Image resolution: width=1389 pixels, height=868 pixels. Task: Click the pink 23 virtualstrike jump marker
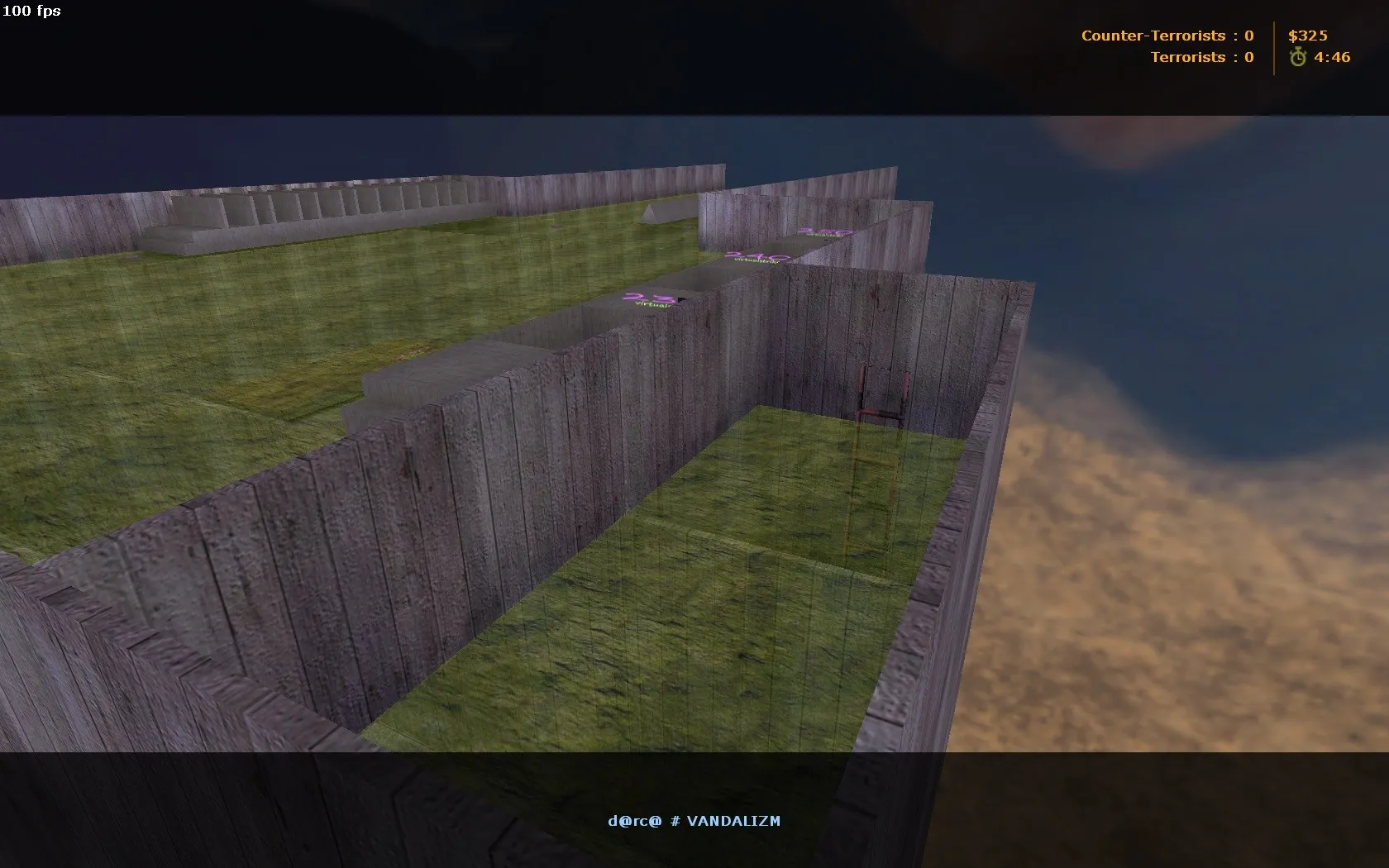pos(649,300)
